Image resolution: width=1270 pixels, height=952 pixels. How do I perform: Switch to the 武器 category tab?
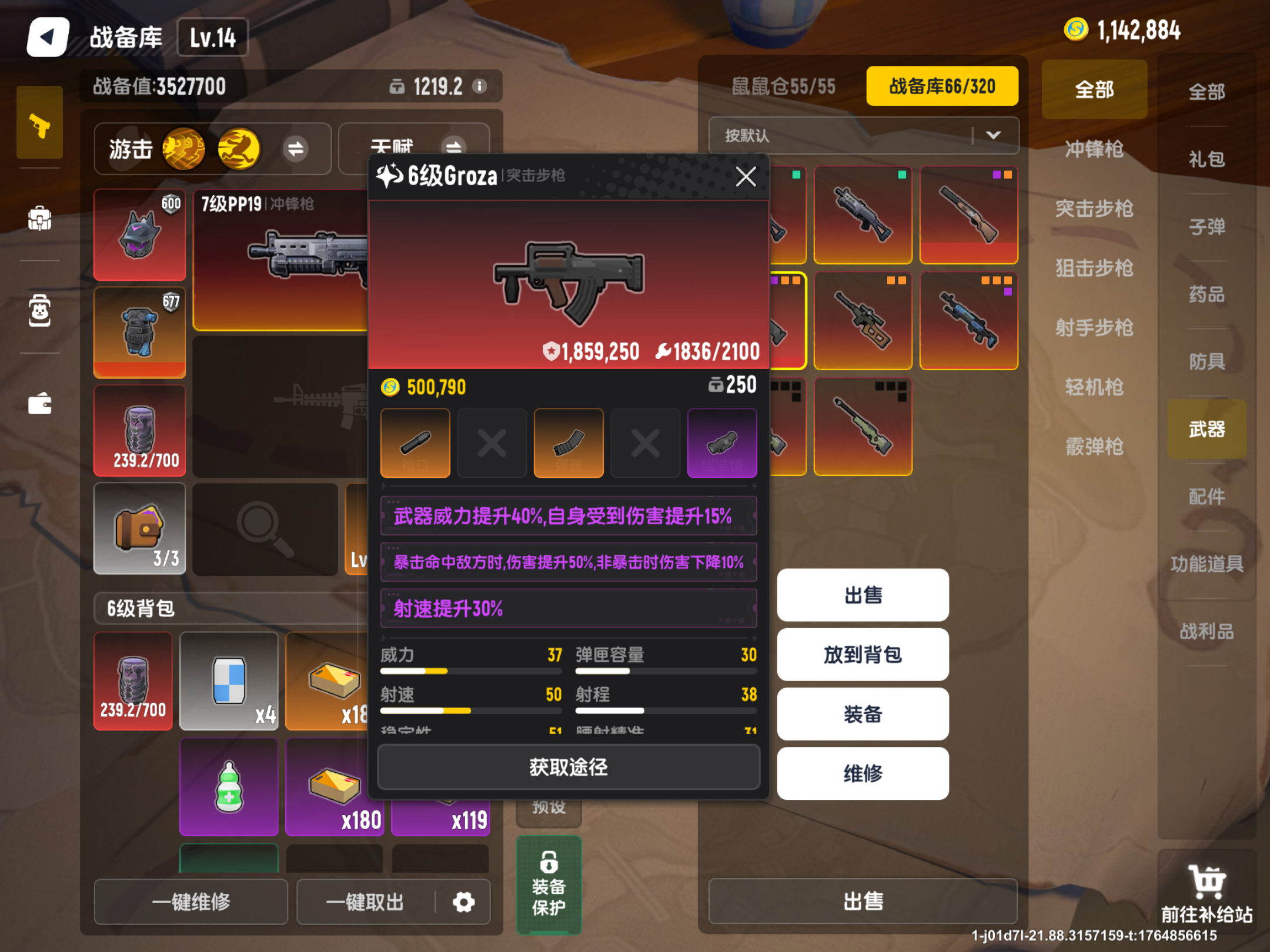coord(1206,430)
